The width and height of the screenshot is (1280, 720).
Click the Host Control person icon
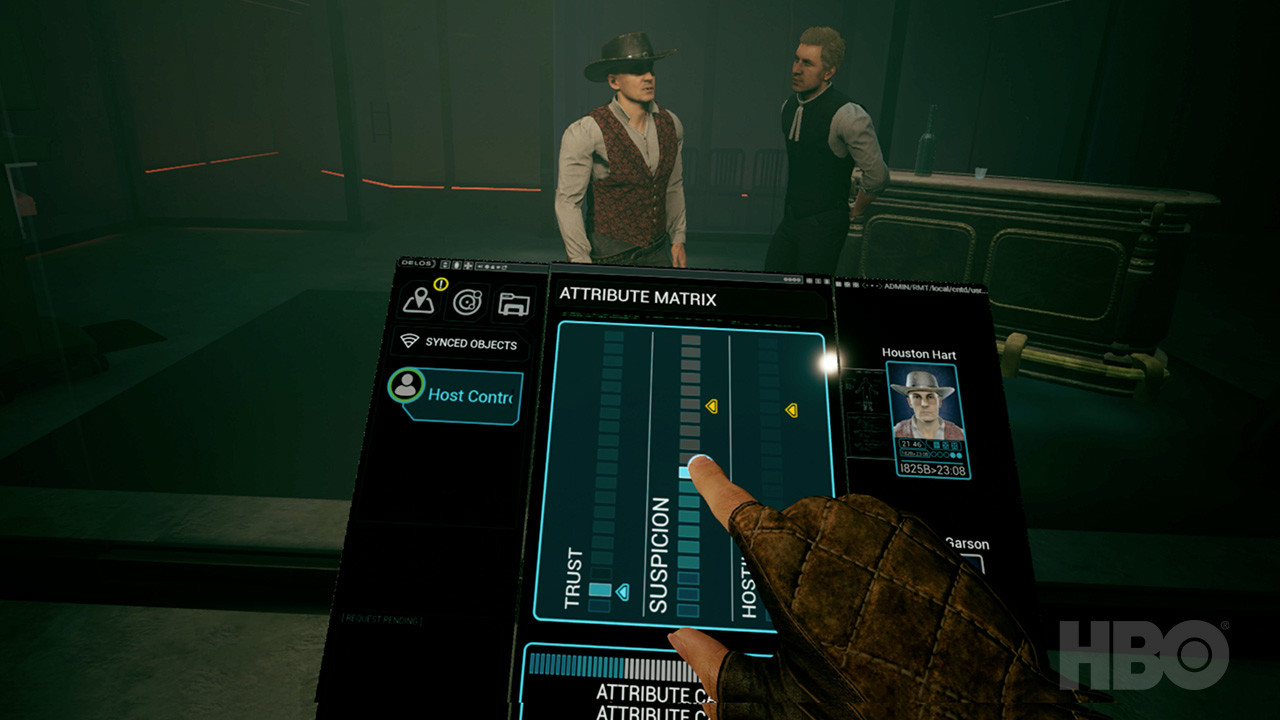coord(406,383)
